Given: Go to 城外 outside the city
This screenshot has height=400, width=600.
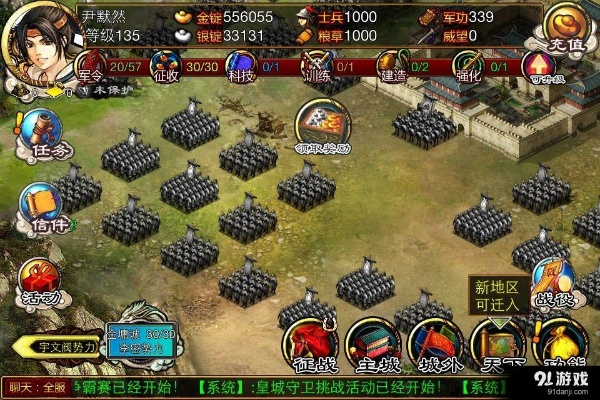Looking at the screenshot, I should [x=435, y=346].
